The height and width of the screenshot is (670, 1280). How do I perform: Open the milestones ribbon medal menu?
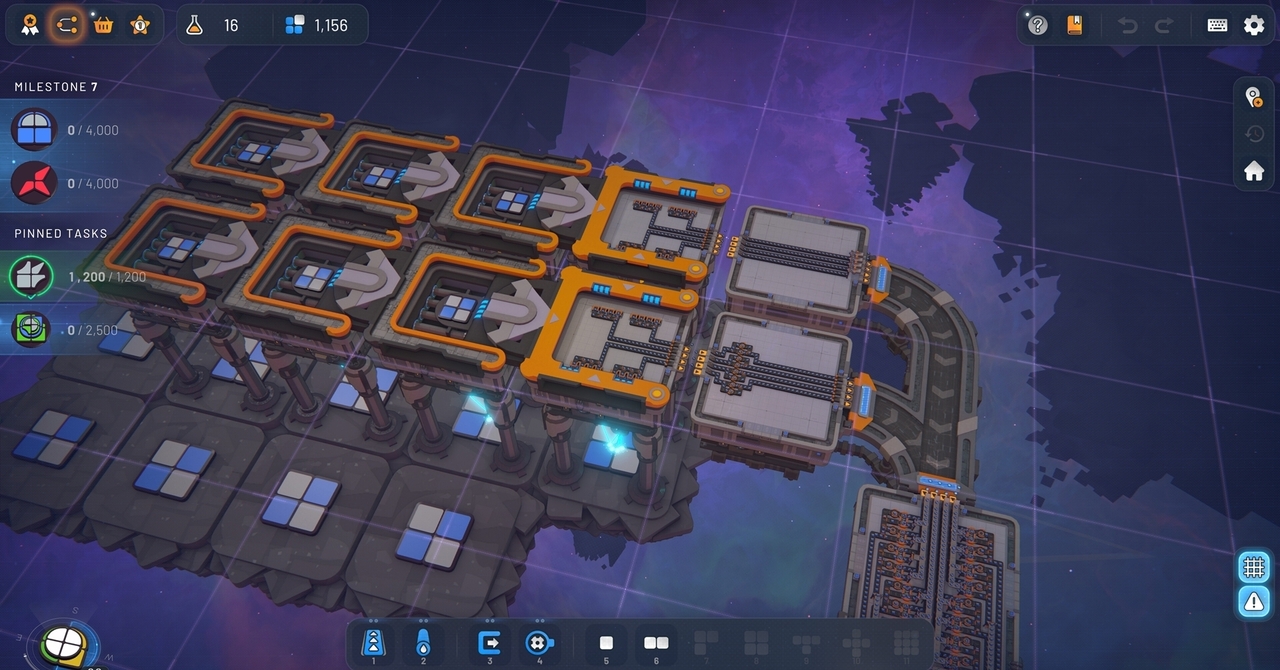(30, 25)
